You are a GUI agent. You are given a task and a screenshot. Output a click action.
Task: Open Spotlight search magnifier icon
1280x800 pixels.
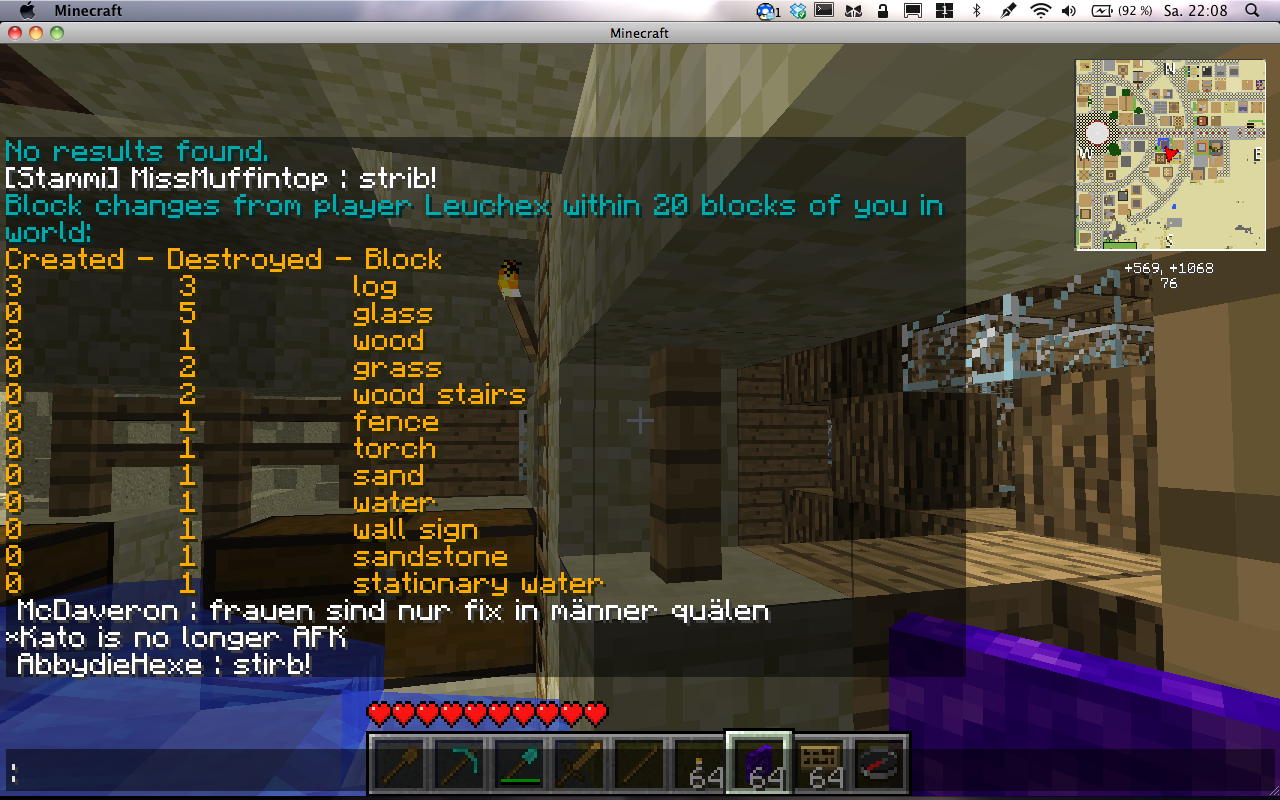coord(1252,11)
